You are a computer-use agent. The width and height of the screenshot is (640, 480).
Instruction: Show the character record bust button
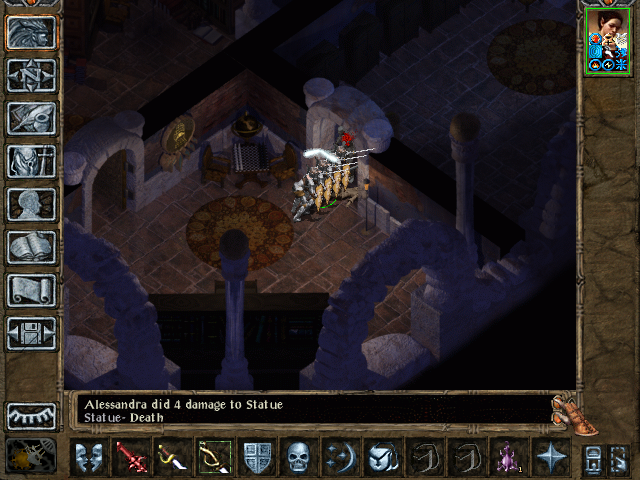32,204
